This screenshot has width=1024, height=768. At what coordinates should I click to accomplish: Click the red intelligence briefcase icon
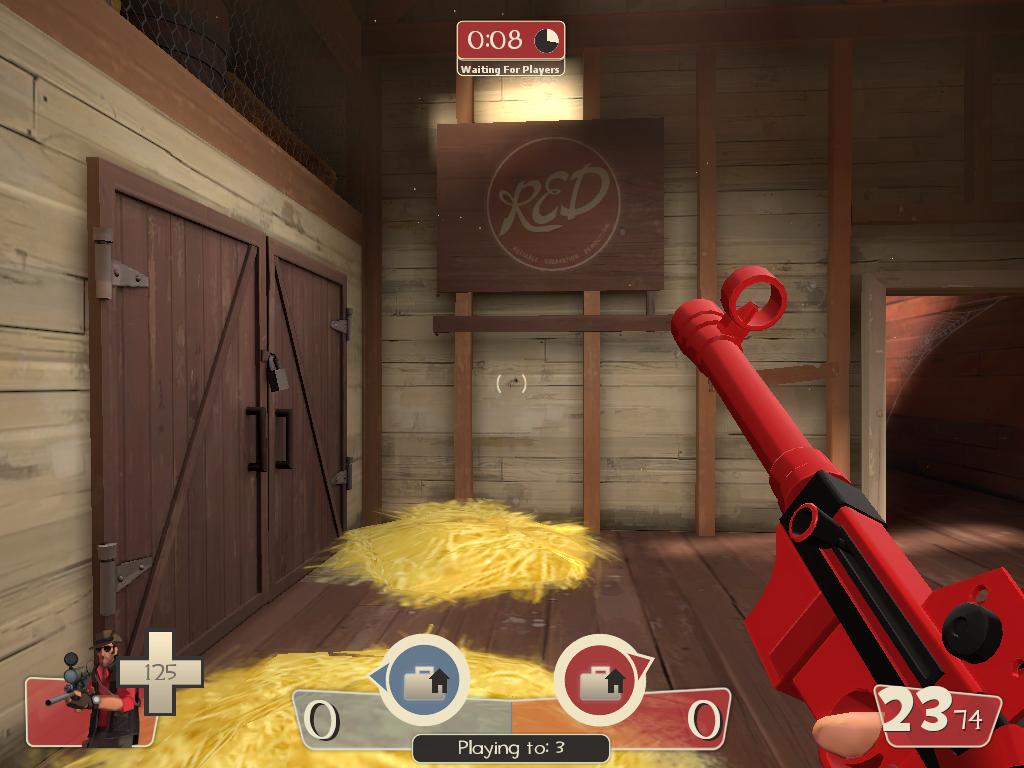pos(597,681)
